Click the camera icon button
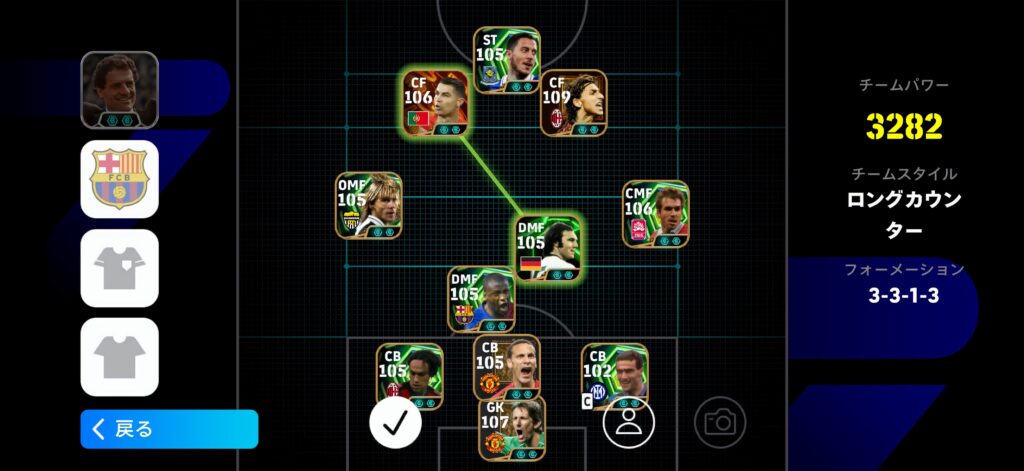Screen dimensions: 1024x471 click(720, 423)
